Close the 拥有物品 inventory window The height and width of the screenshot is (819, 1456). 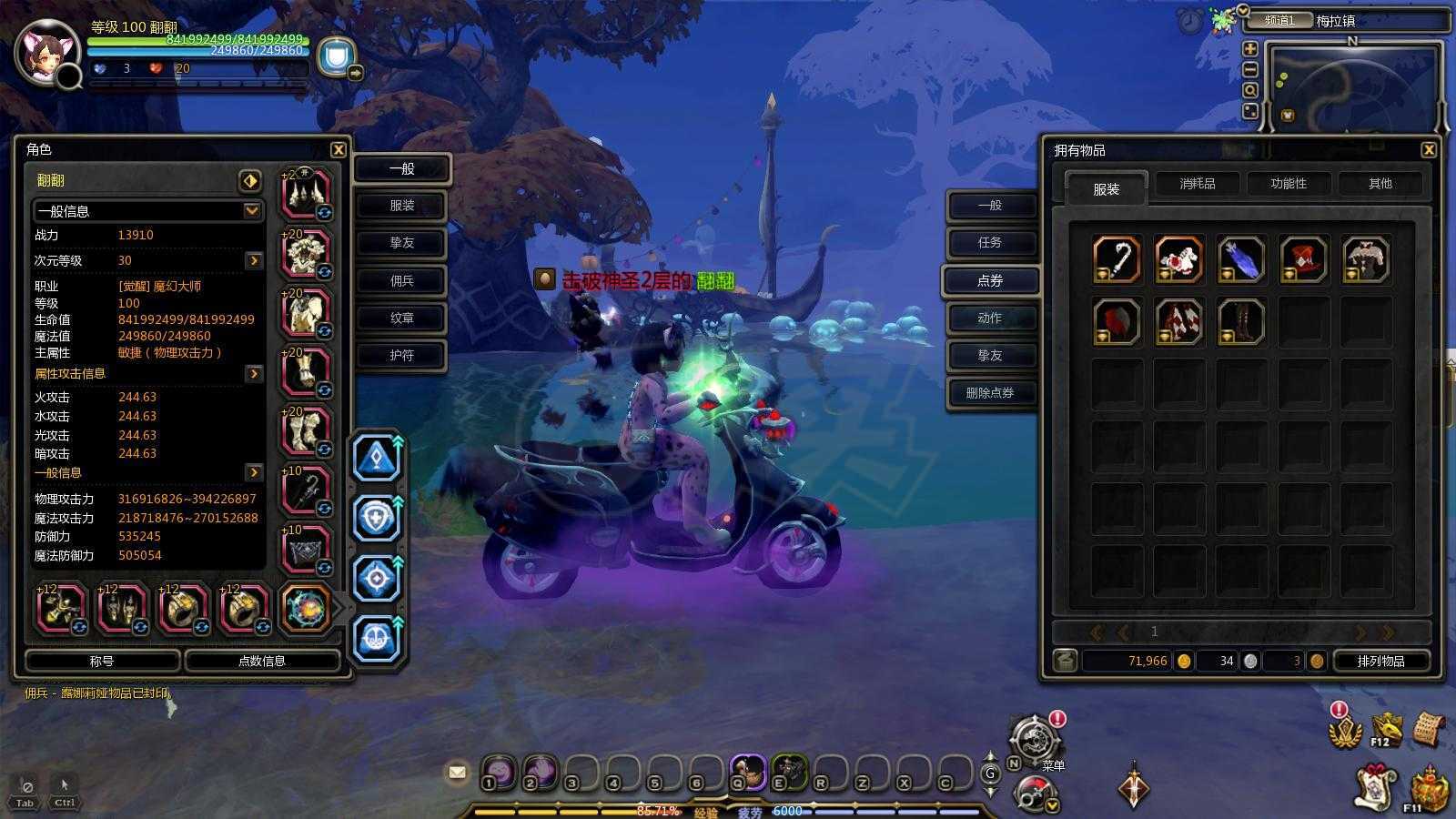click(1428, 150)
